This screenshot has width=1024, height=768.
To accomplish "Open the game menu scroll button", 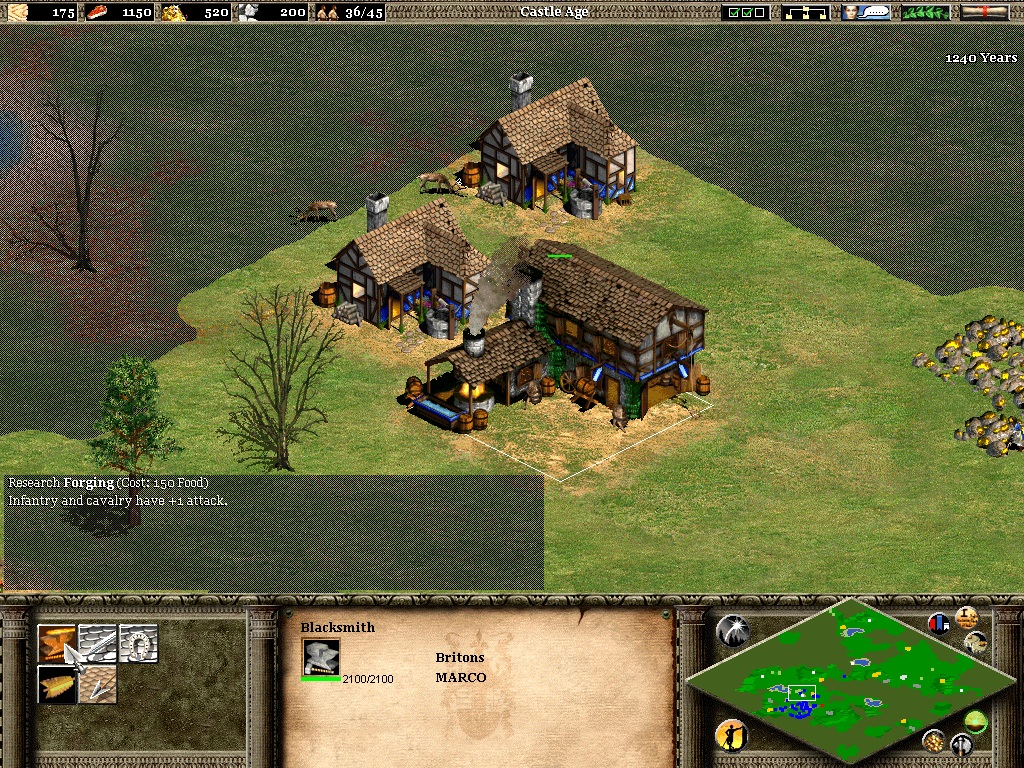I will 984,12.
